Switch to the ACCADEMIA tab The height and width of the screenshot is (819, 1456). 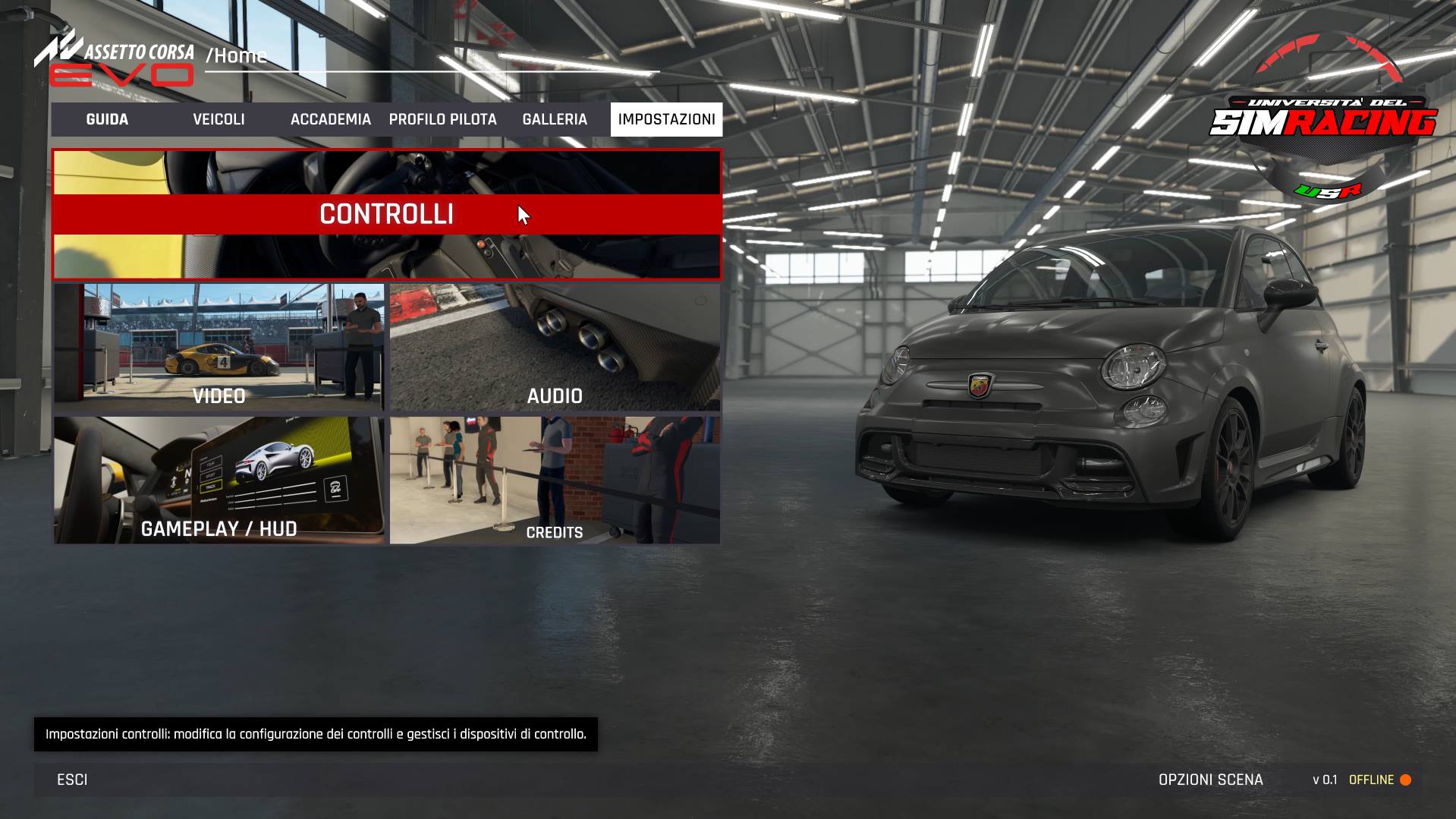330,119
